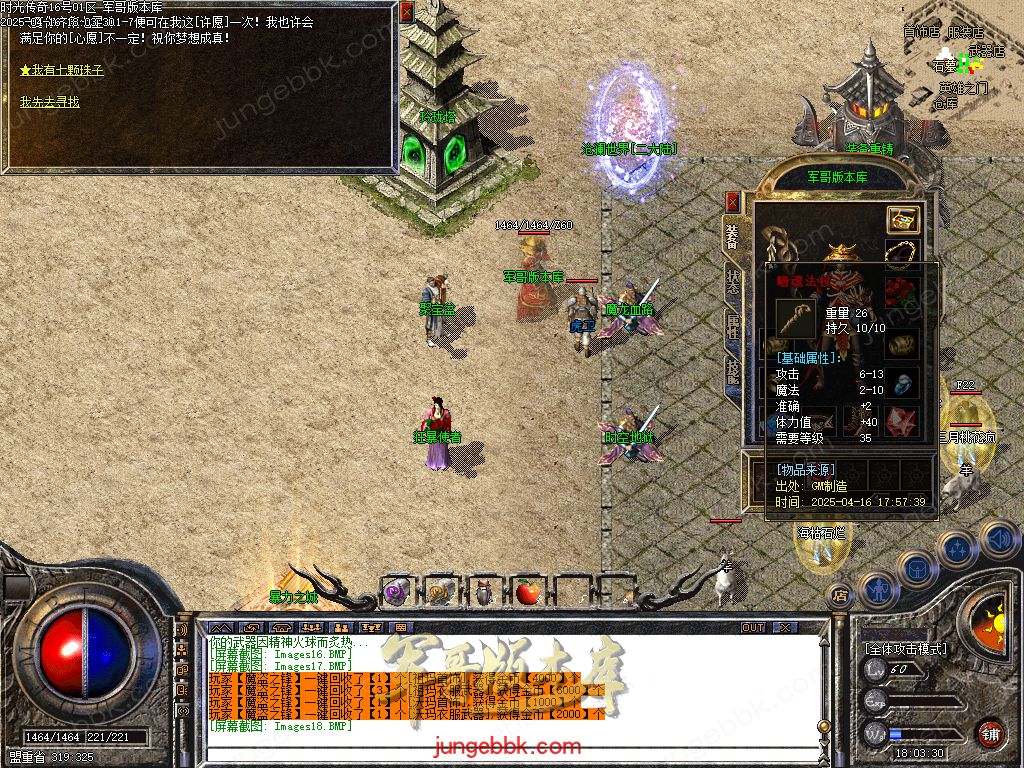The height and width of the screenshot is (768, 1024).
Task: Close the character equipment panel
Action: [733, 201]
